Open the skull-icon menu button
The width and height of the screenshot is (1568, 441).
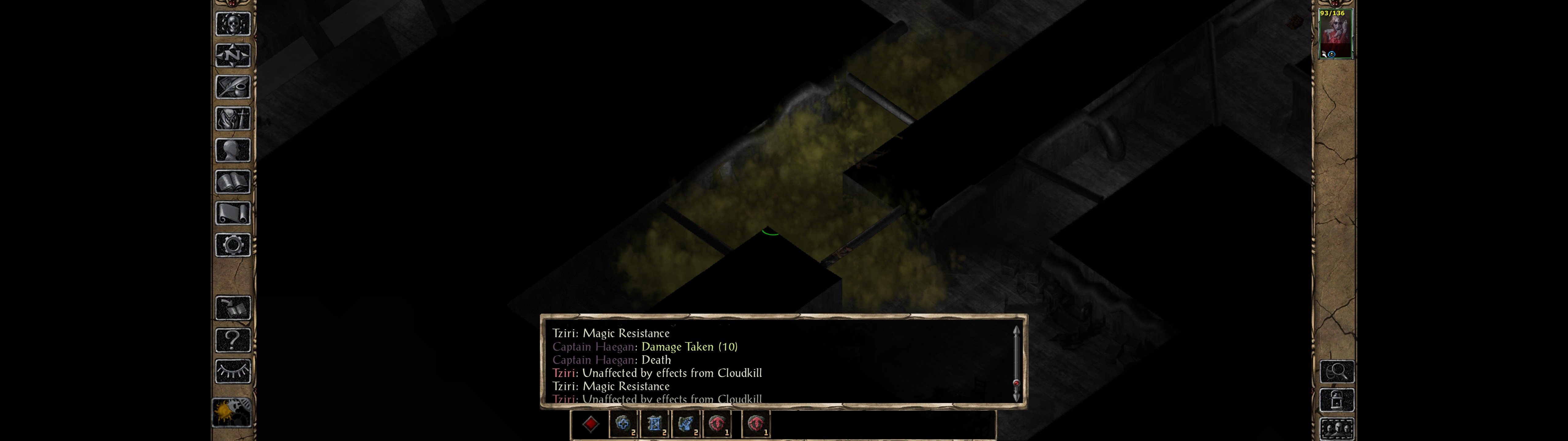(x=232, y=24)
